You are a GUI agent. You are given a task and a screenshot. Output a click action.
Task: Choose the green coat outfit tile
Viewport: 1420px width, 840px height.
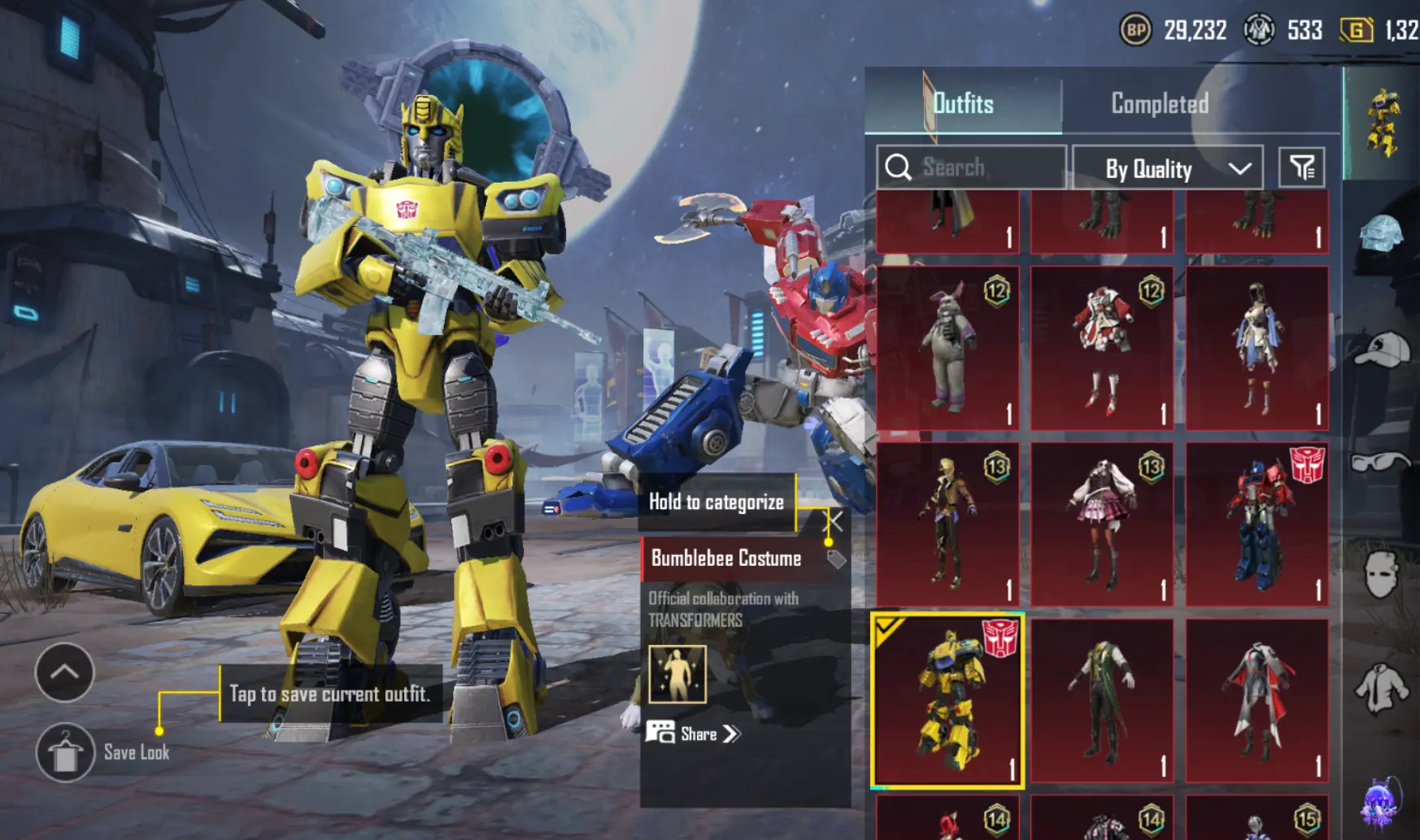point(1102,701)
